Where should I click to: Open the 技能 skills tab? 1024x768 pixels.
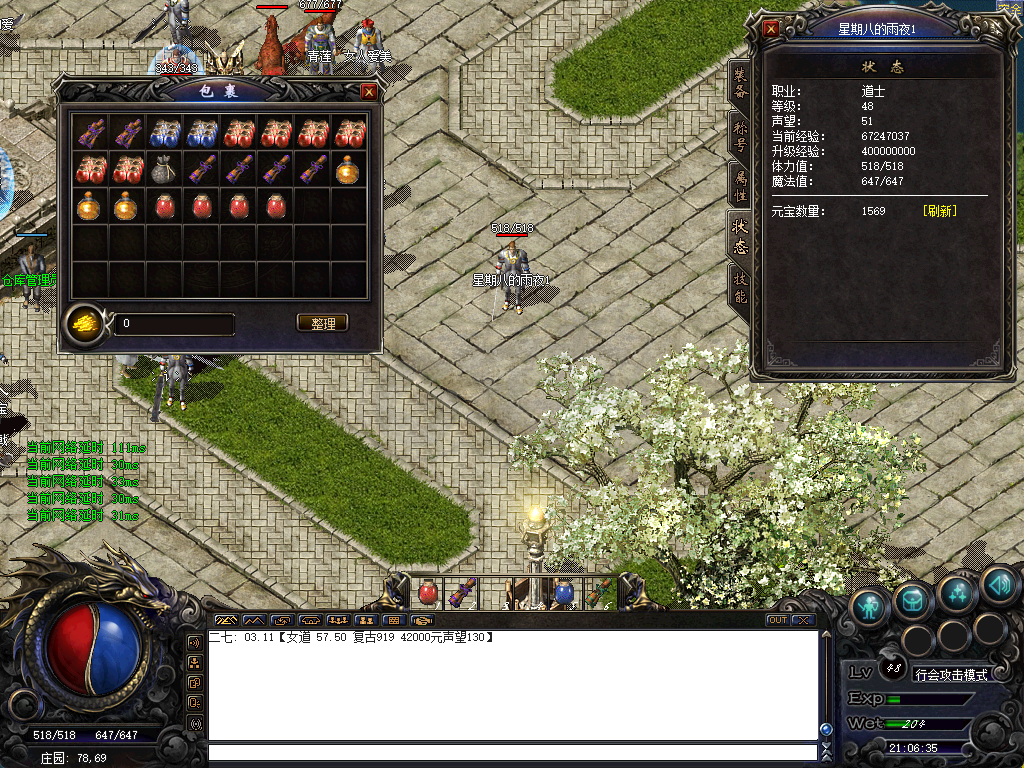pos(739,286)
